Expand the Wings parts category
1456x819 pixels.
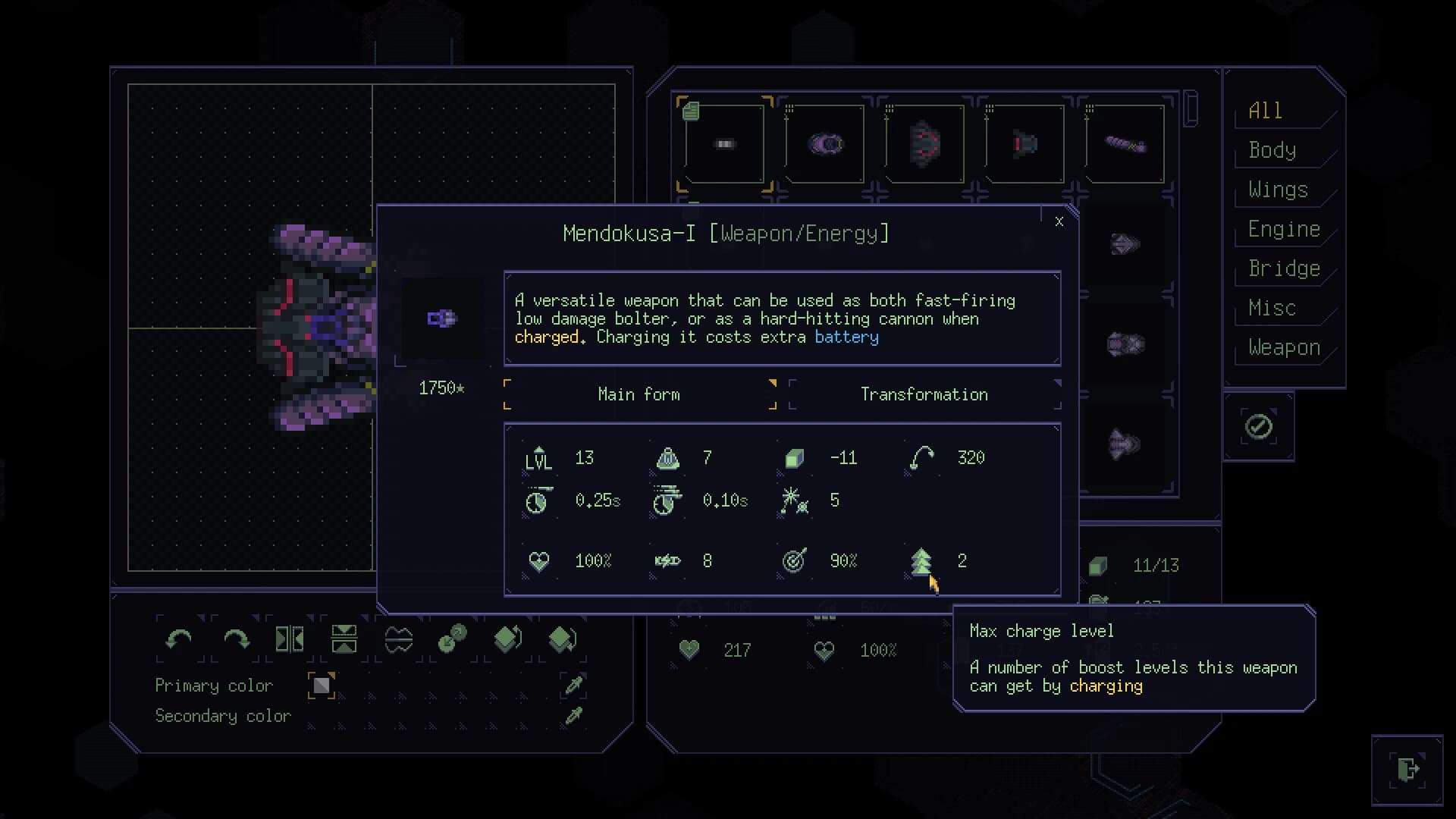[x=1277, y=190]
